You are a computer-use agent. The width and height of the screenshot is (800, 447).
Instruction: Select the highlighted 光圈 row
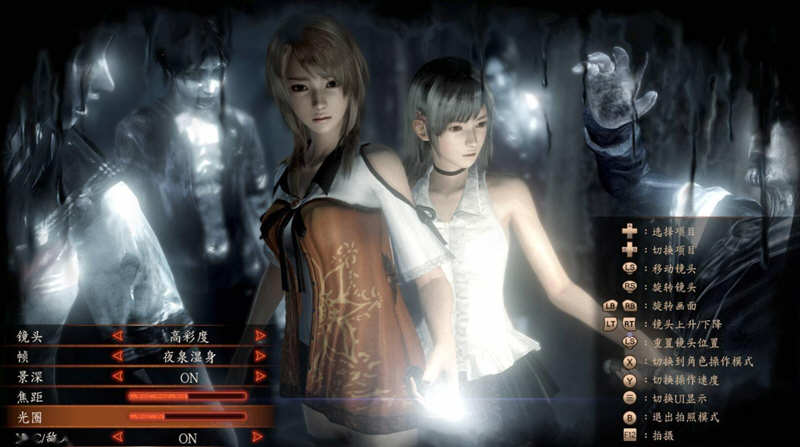(x=30, y=416)
